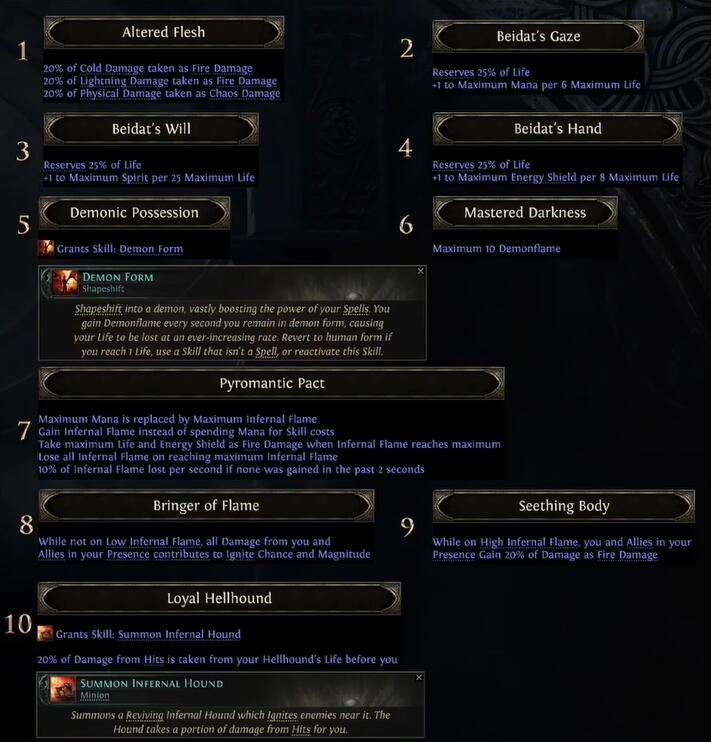Click the large Infernal Hound icon in tooltip
Screen dimensions: 711x742
(x=63, y=688)
